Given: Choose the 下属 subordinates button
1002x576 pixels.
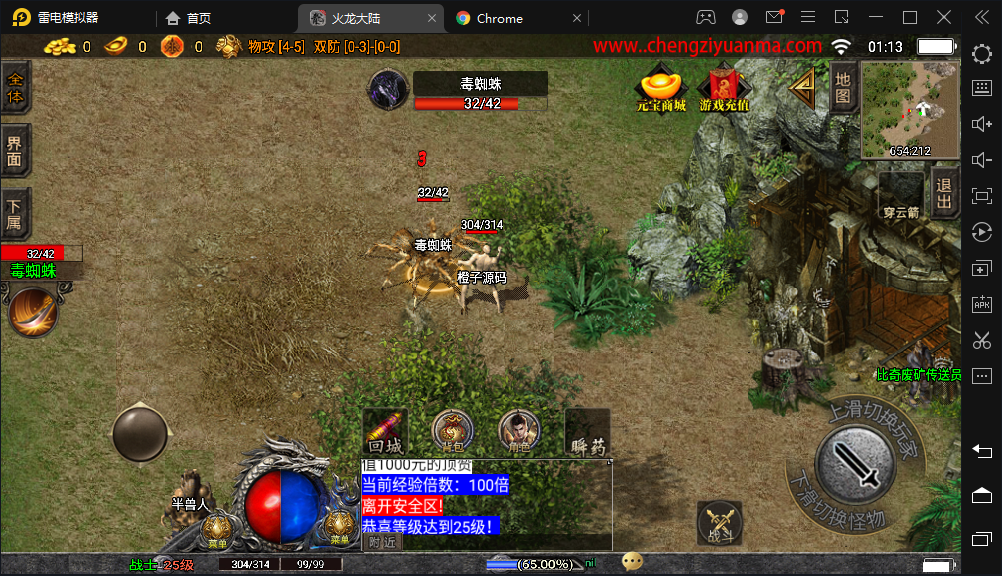Looking at the screenshot, I should point(15,214).
